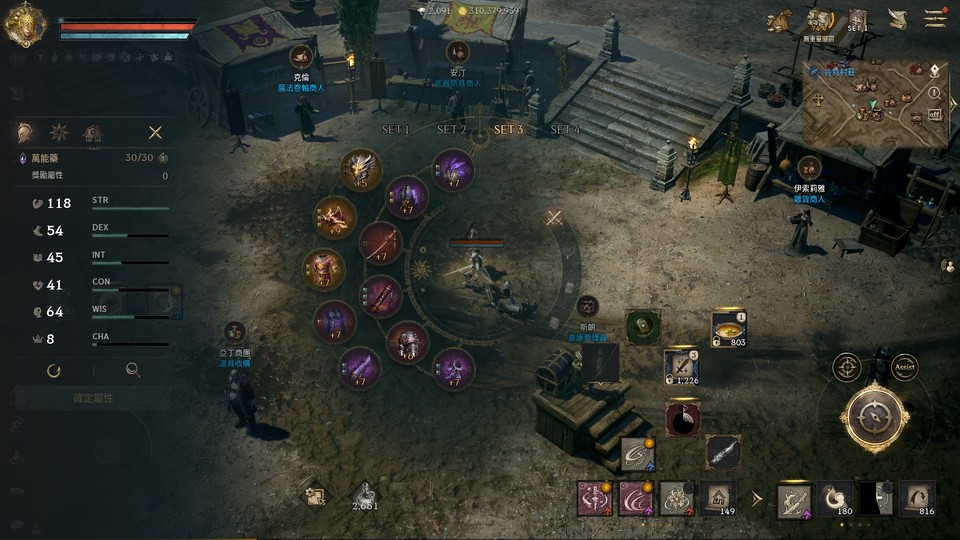
Task: Toggle the minimap off button
Action: point(934,114)
